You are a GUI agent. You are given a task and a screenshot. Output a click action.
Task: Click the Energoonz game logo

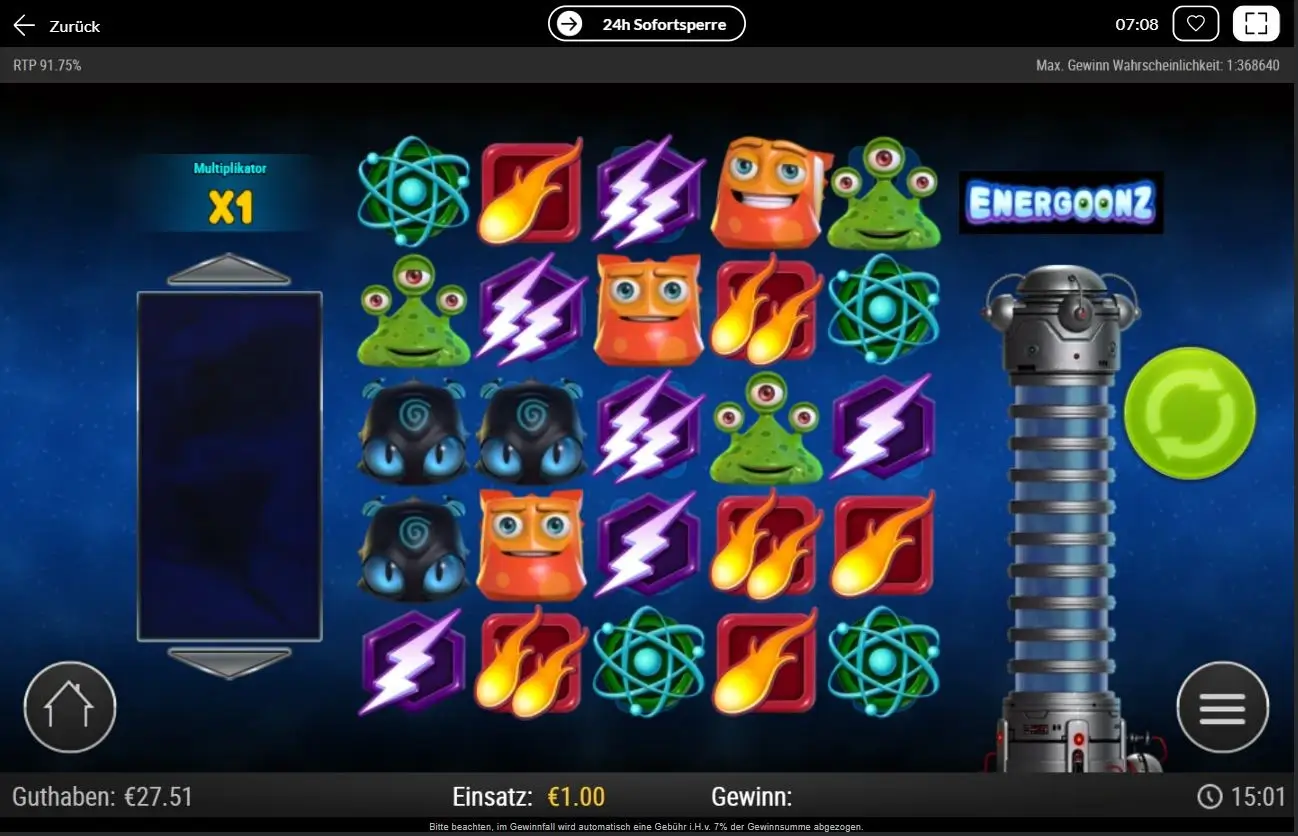click(1061, 201)
